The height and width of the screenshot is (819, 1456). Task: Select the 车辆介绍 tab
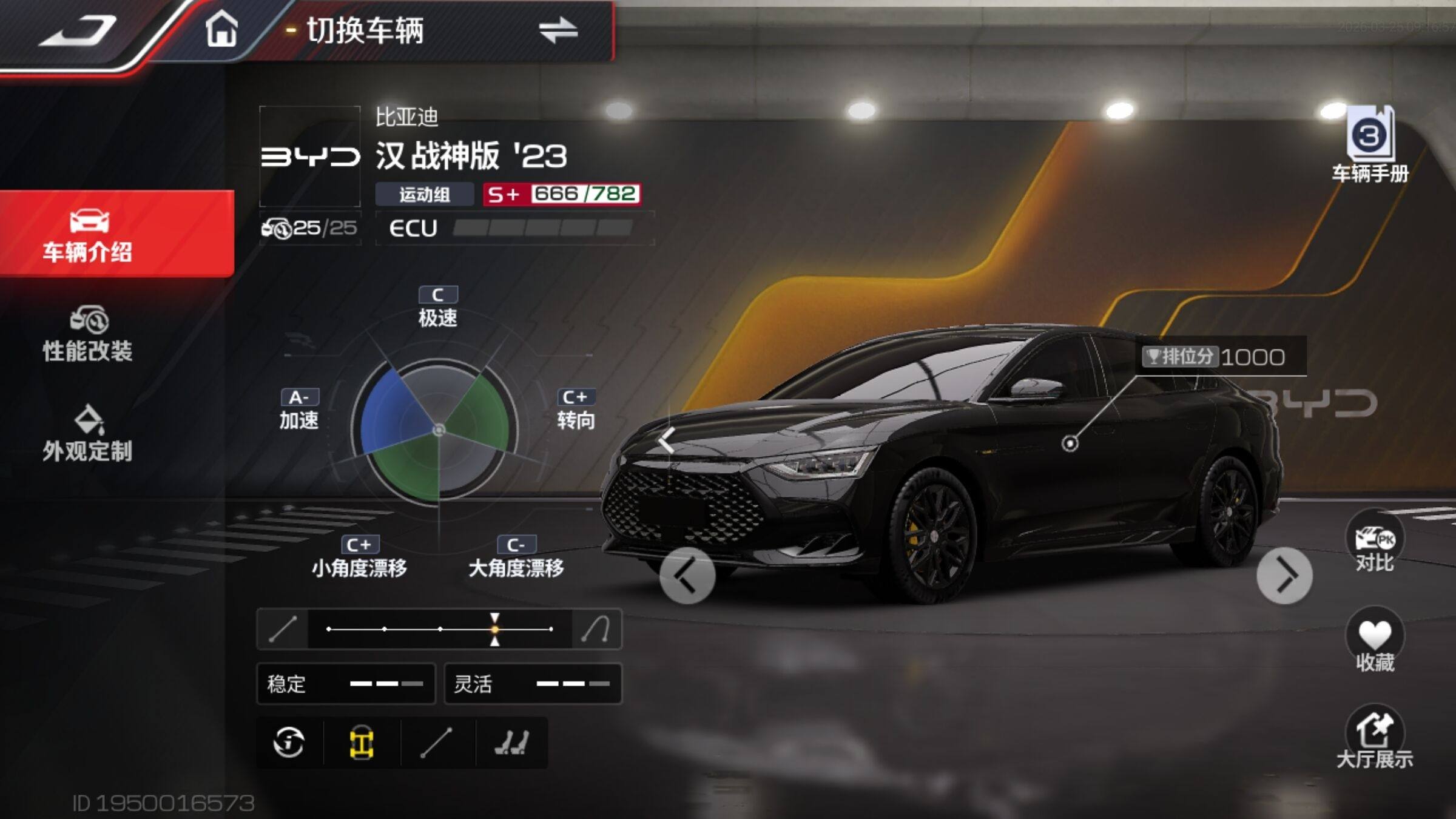click(89, 235)
